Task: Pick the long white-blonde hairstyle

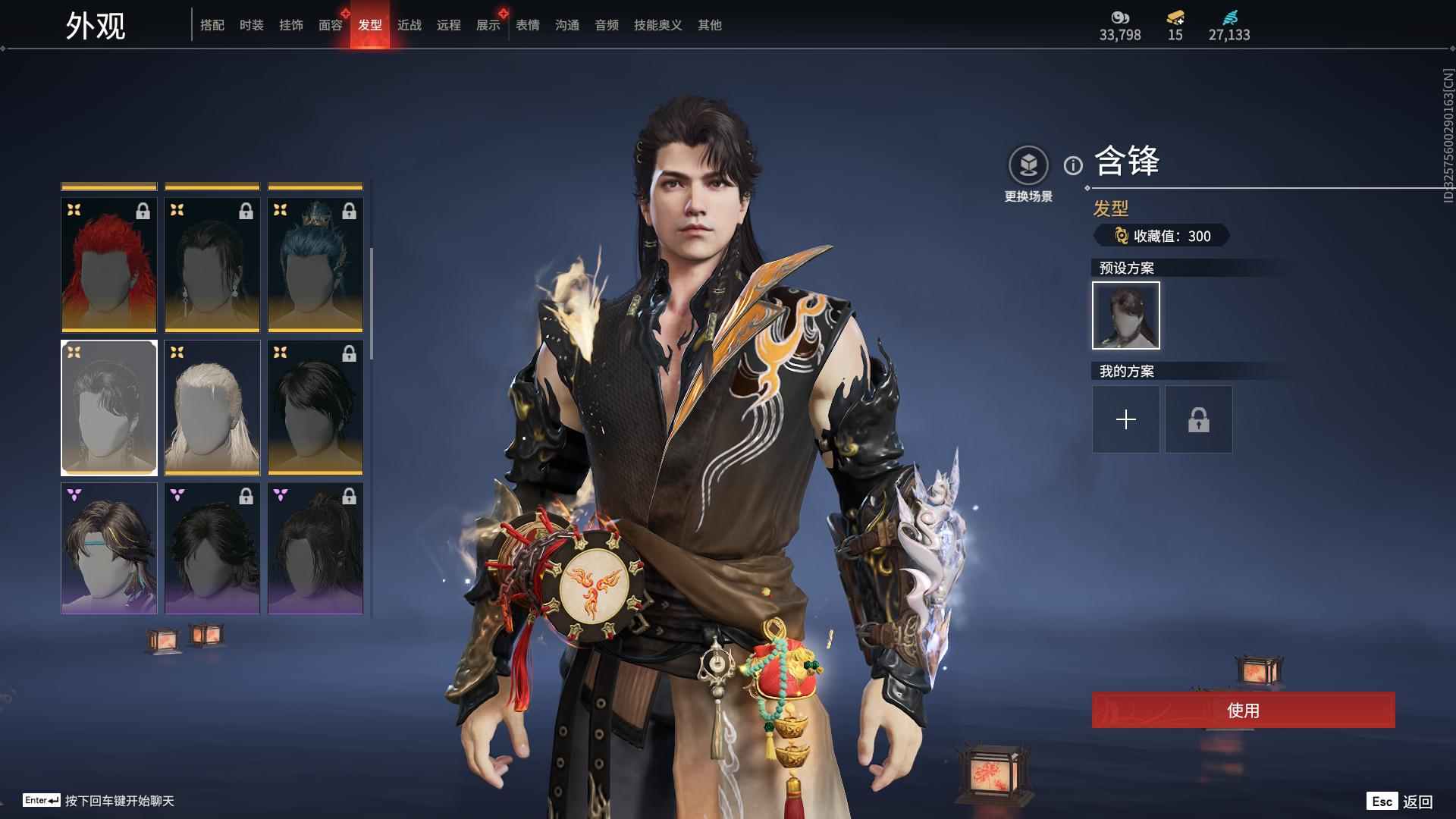Action: (x=212, y=407)
